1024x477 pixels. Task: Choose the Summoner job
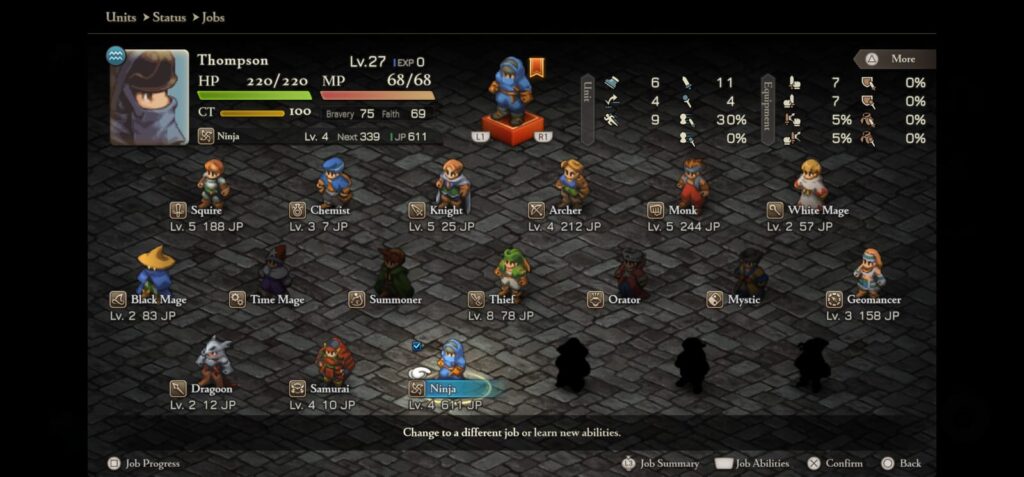(393, 273)
